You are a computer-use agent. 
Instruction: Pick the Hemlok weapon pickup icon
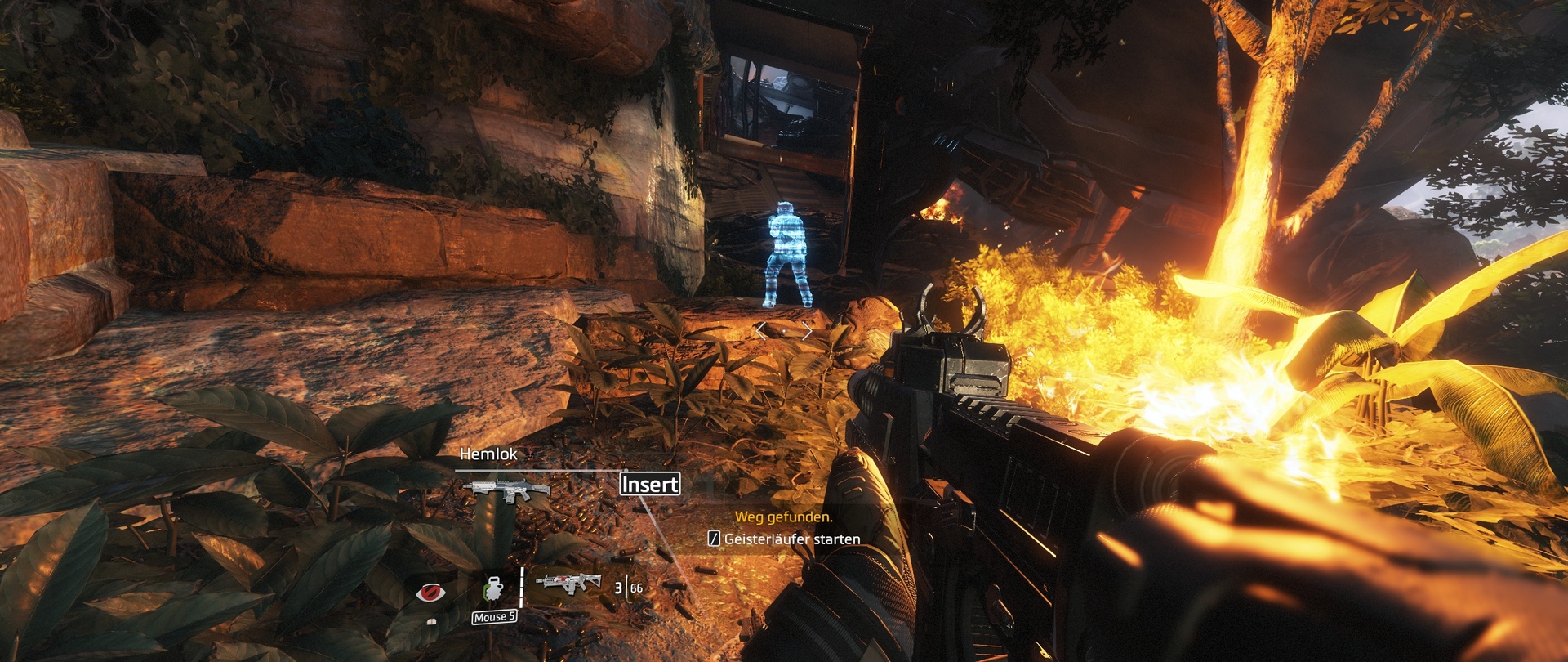506,490
